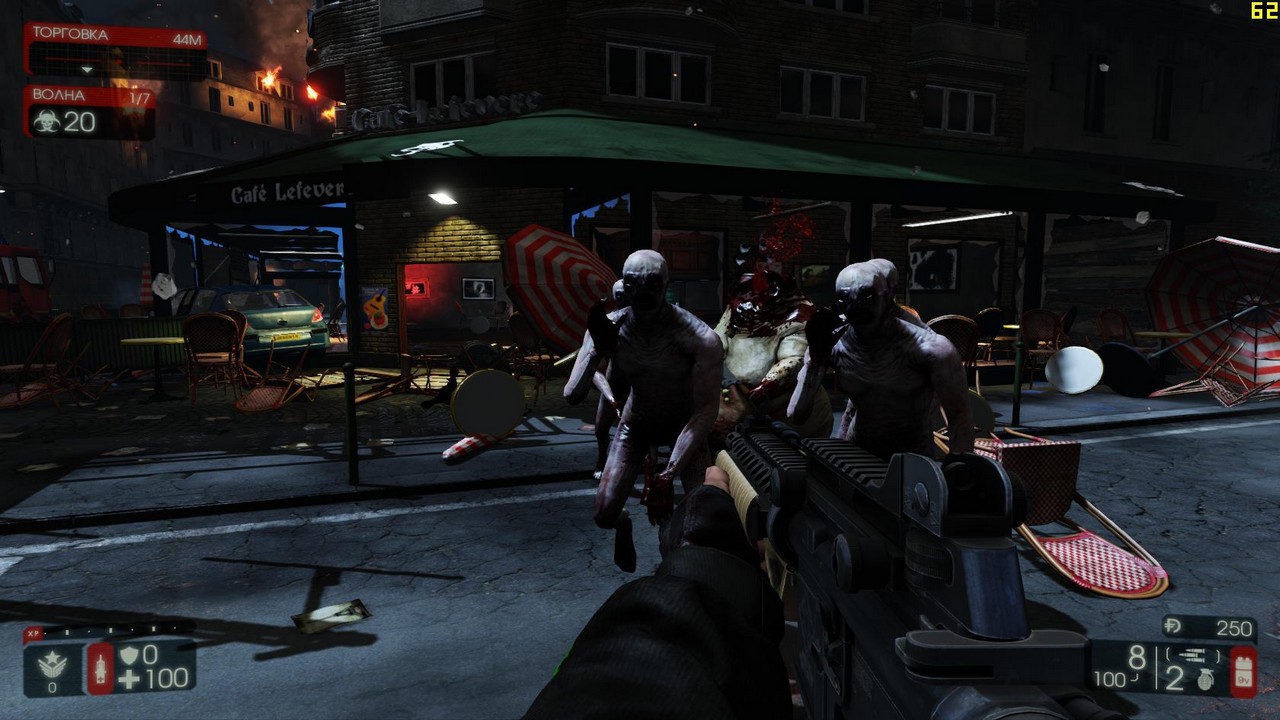The image size is (1280, 720).
Task: Open the ВОЛНА 1/7 wave label
Action: 140,97
